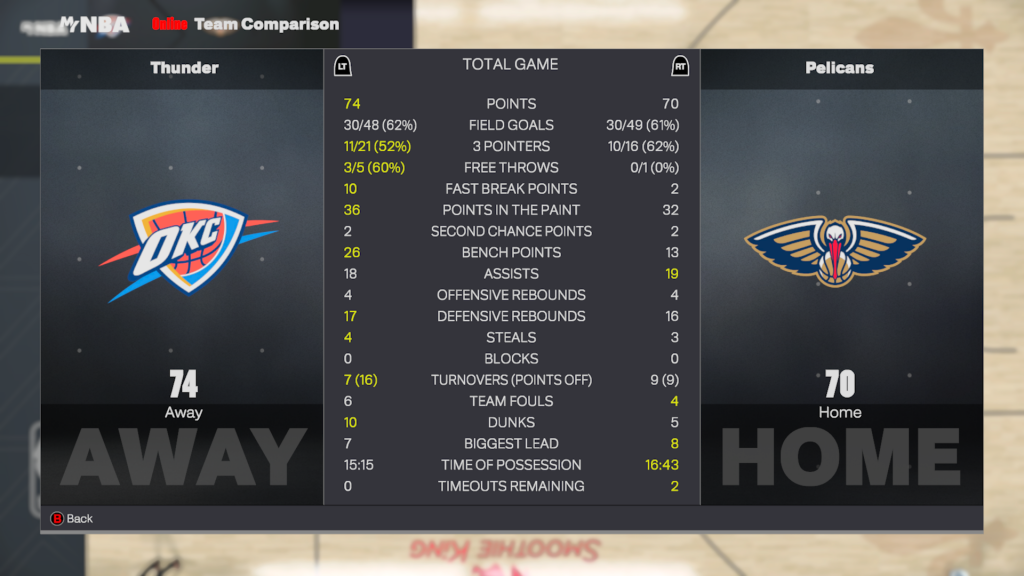Click the Total Game period header
Screen dimensions: 1024x576
(x=510, y=65)
